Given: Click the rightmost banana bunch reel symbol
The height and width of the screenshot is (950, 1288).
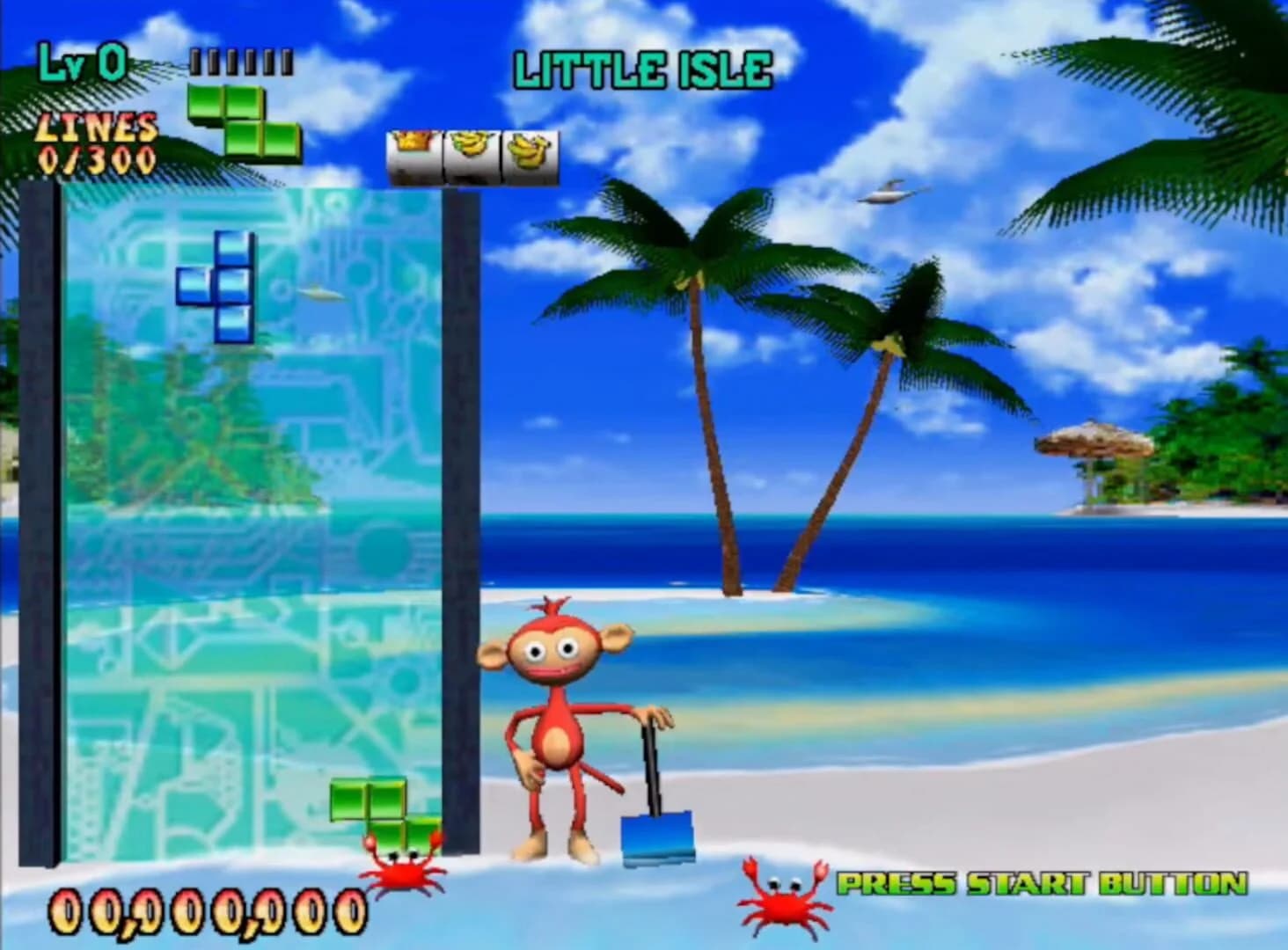Looking at the screenshot, I should (x=527, y=151).
